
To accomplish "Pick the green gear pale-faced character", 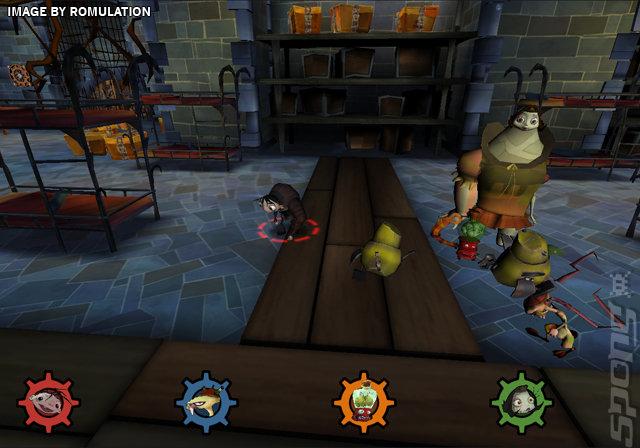I will point(520,403).
